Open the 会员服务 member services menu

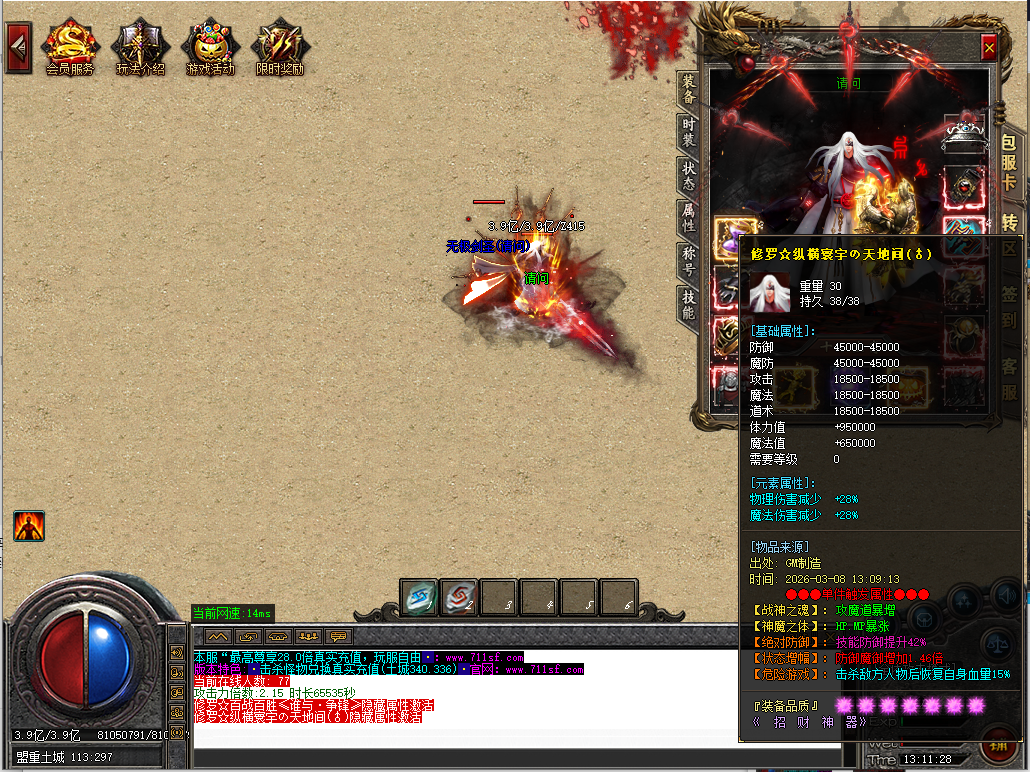[x=70, y=45]
